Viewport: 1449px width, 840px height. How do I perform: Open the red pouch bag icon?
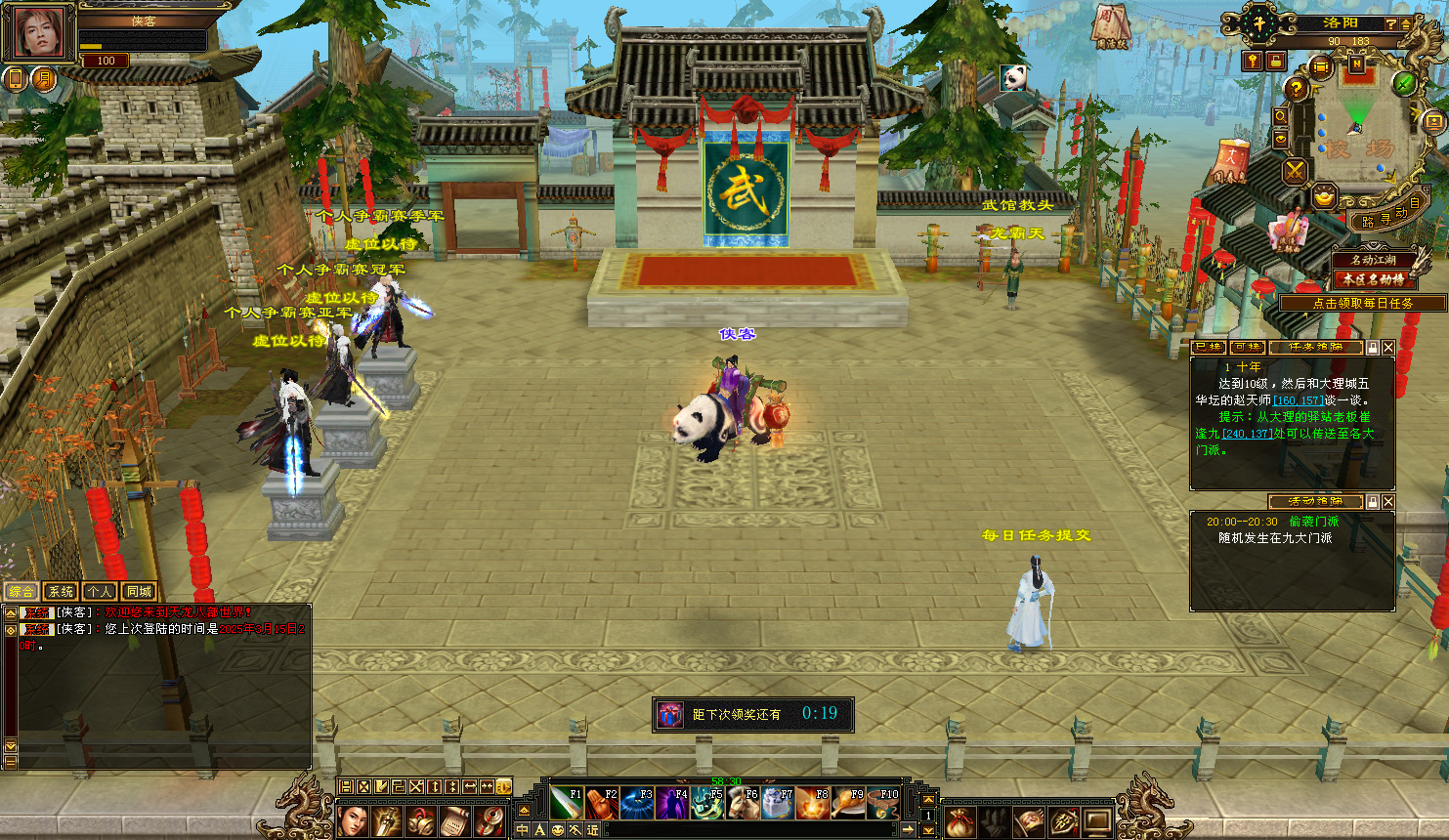coord(959,821)
